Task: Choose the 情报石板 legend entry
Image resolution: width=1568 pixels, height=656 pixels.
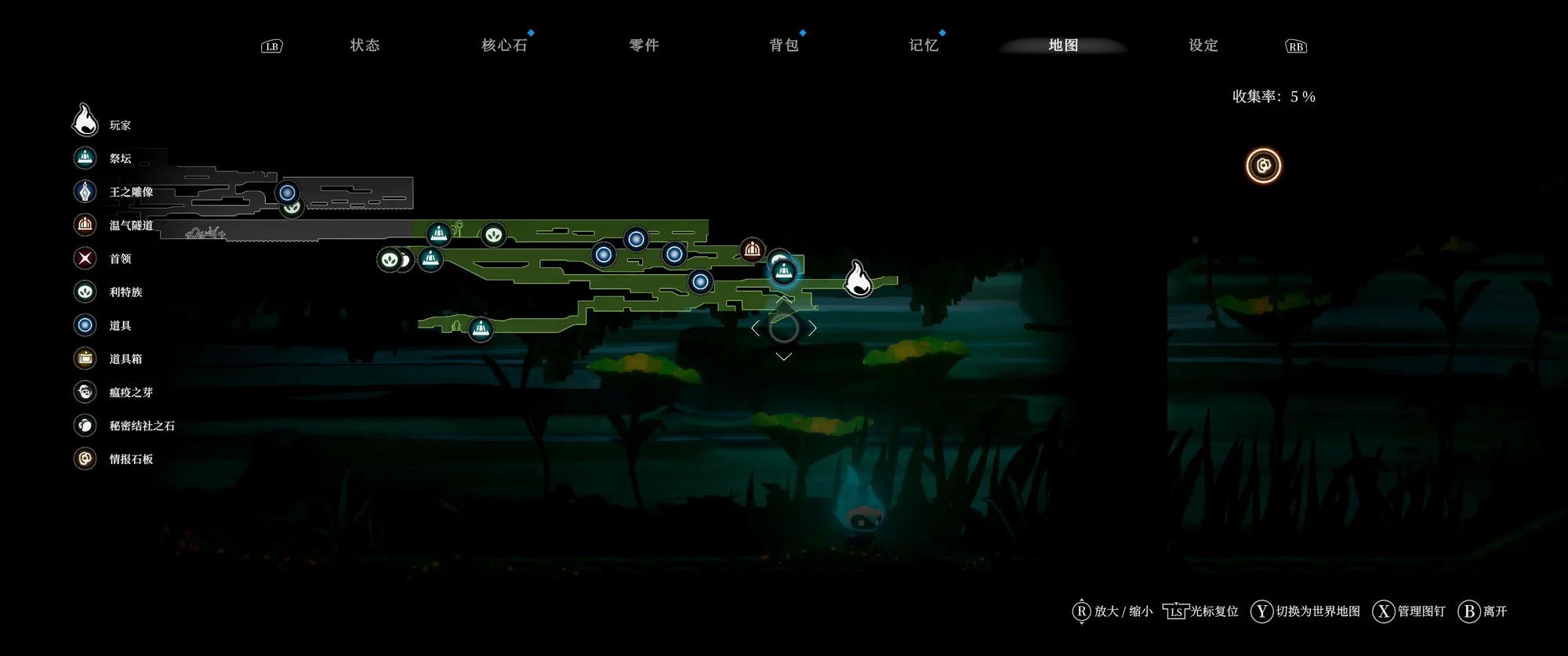Action: click(x=130, y=459)
